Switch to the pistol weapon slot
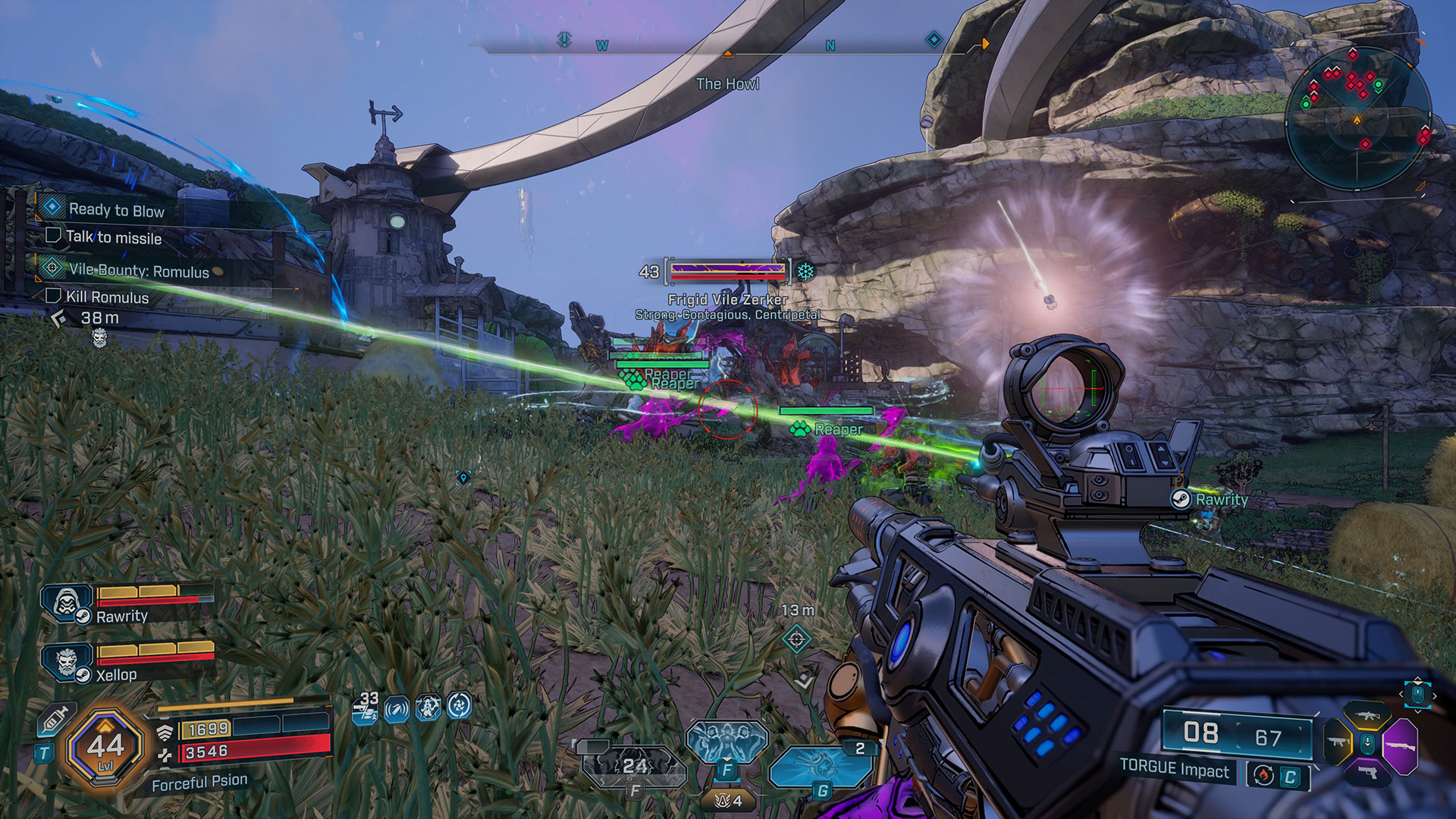This screenshot has width=1456, height=819. pos(1367,773)
